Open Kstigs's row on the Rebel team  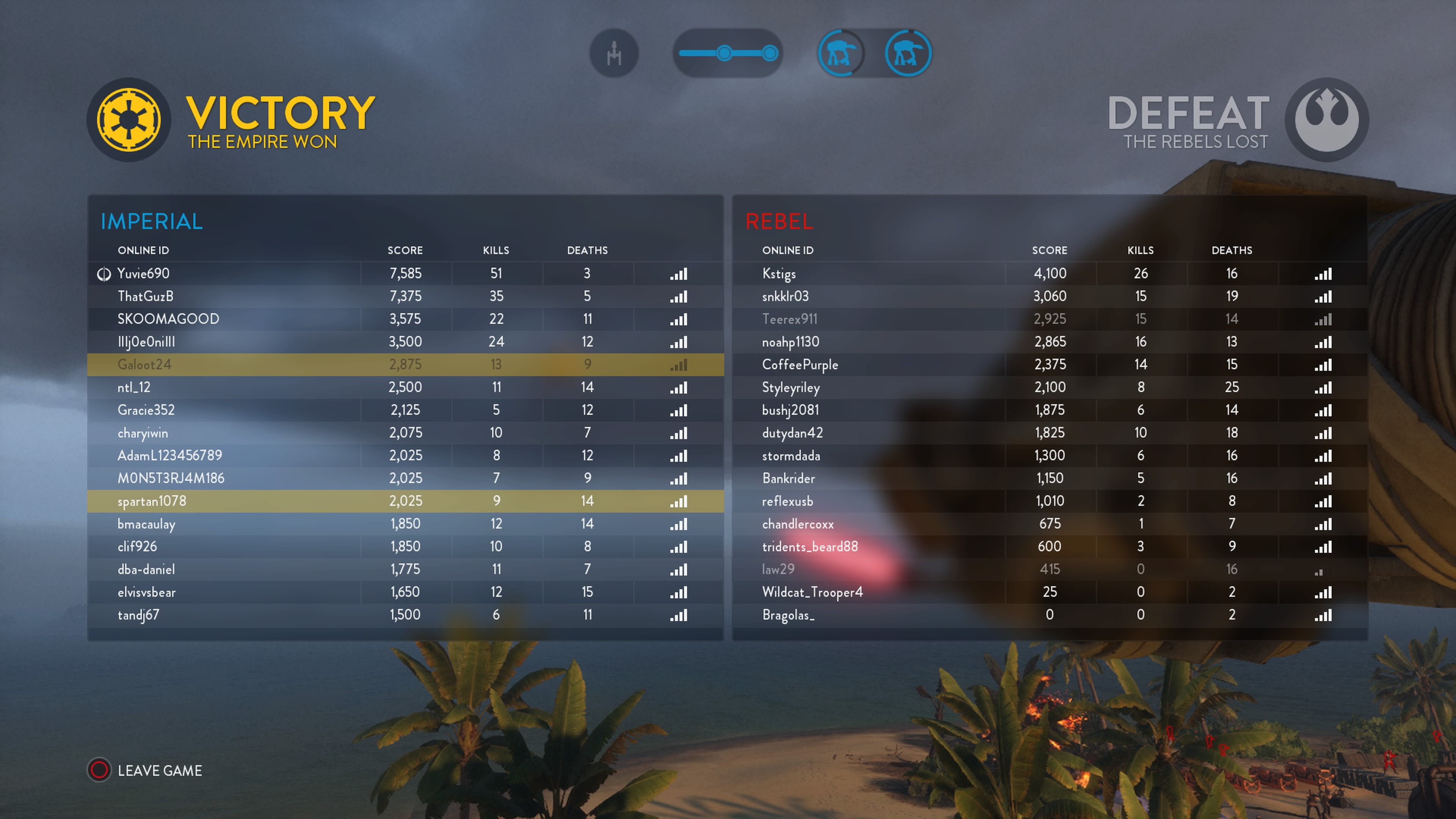pyautogui.click(x=779, y=273)
